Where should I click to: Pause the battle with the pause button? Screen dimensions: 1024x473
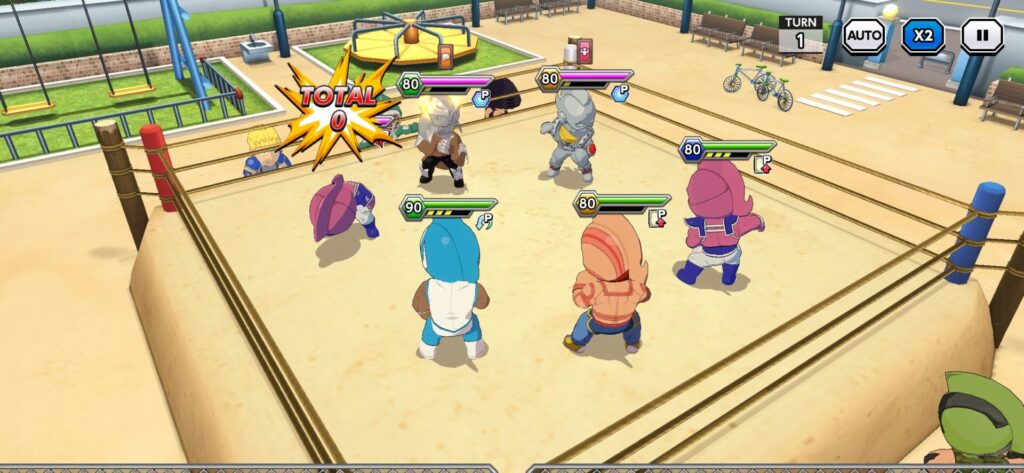[x=981, y=36]
